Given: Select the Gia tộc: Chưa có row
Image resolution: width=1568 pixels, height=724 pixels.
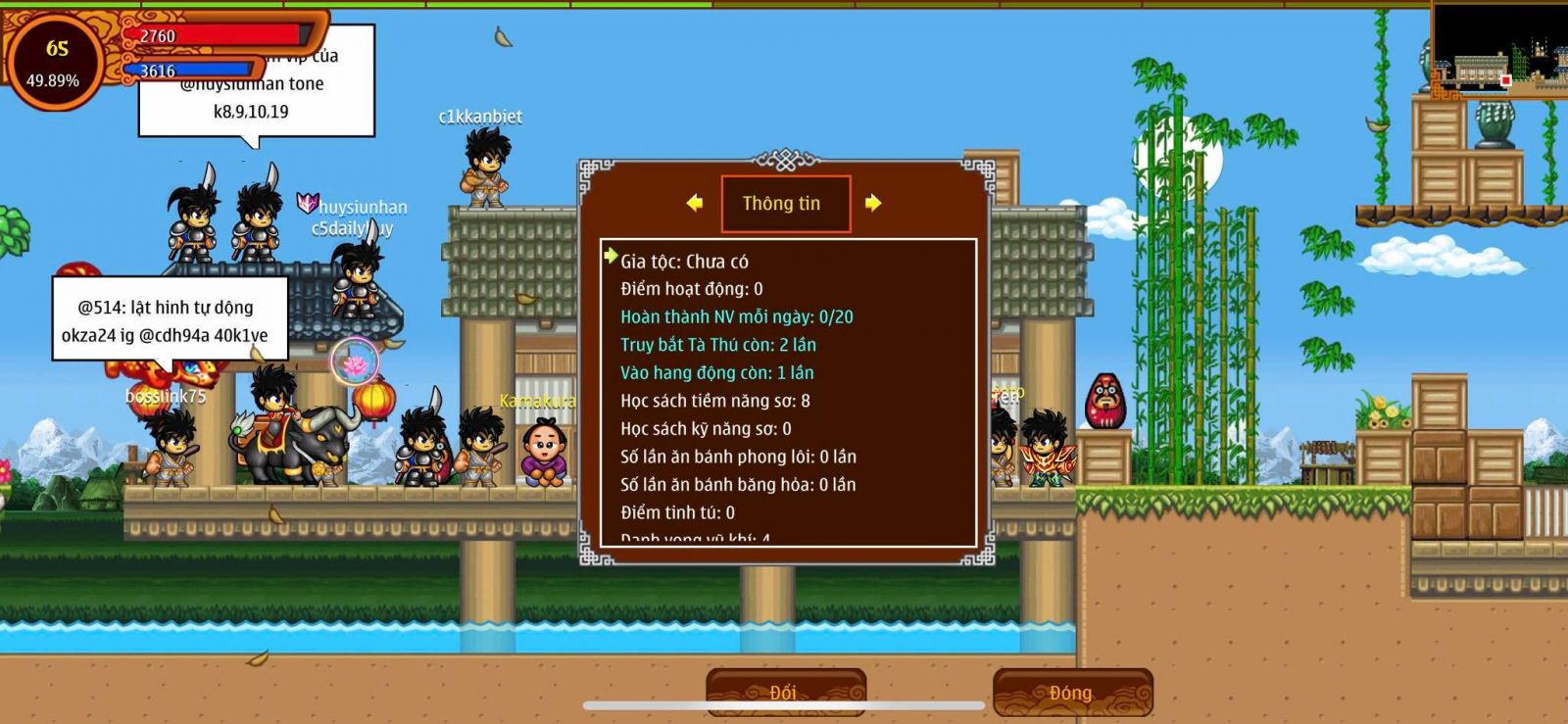Looking at the screenshot, I should [x=684, y=262].
